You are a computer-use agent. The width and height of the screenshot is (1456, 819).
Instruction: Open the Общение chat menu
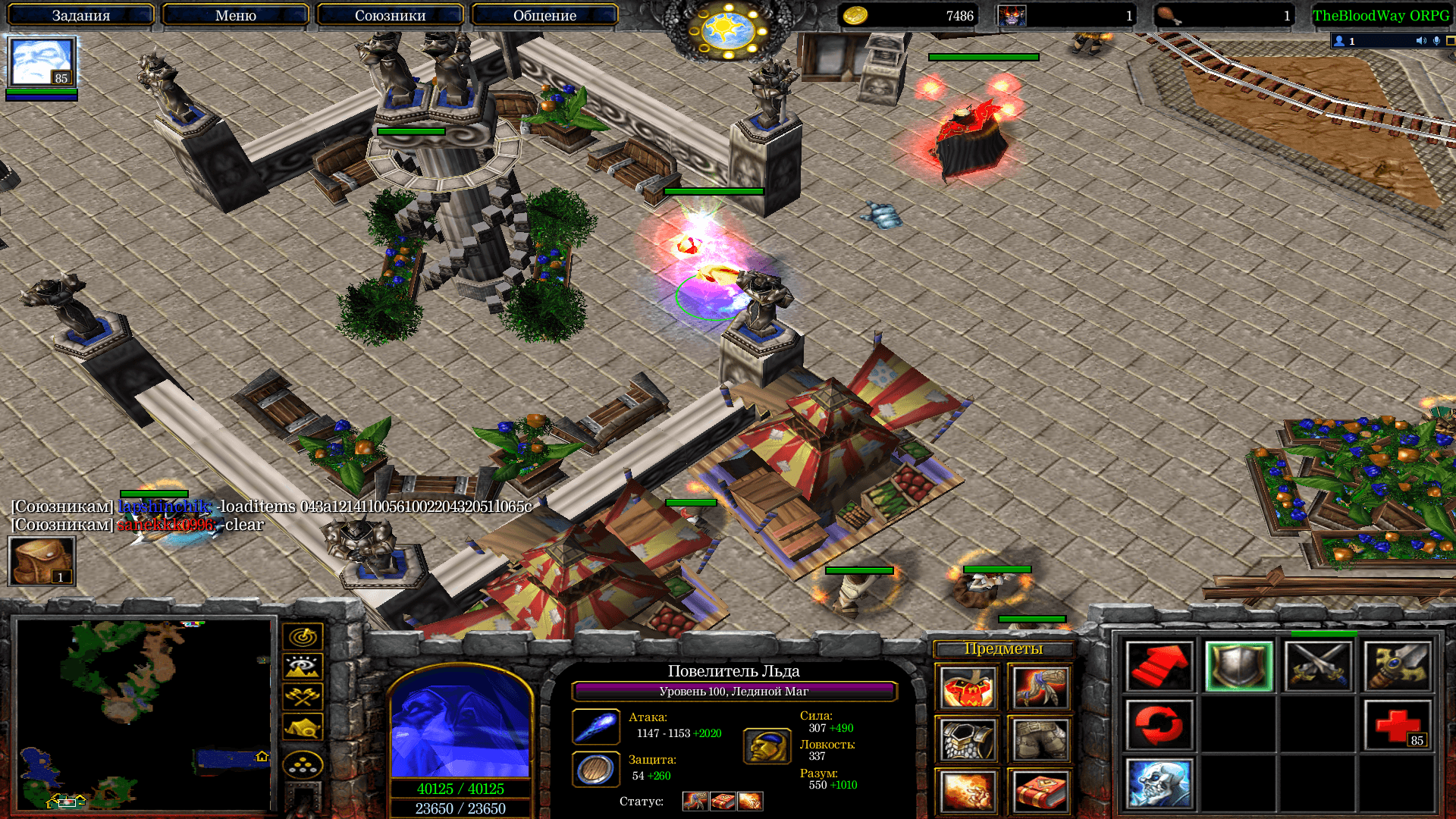544,15
